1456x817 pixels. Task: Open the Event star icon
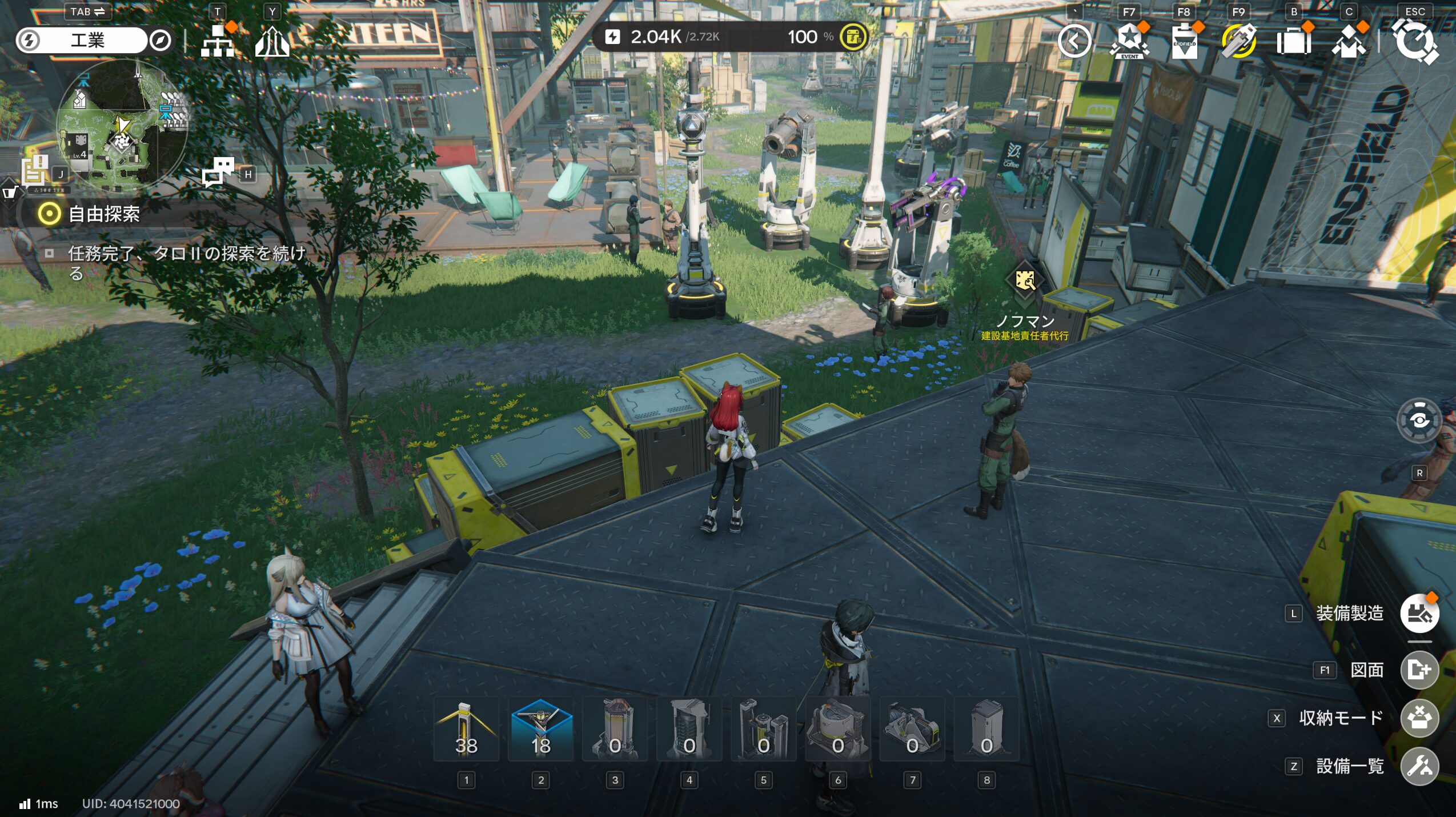pyautogui.click(x=1129, y=41)
